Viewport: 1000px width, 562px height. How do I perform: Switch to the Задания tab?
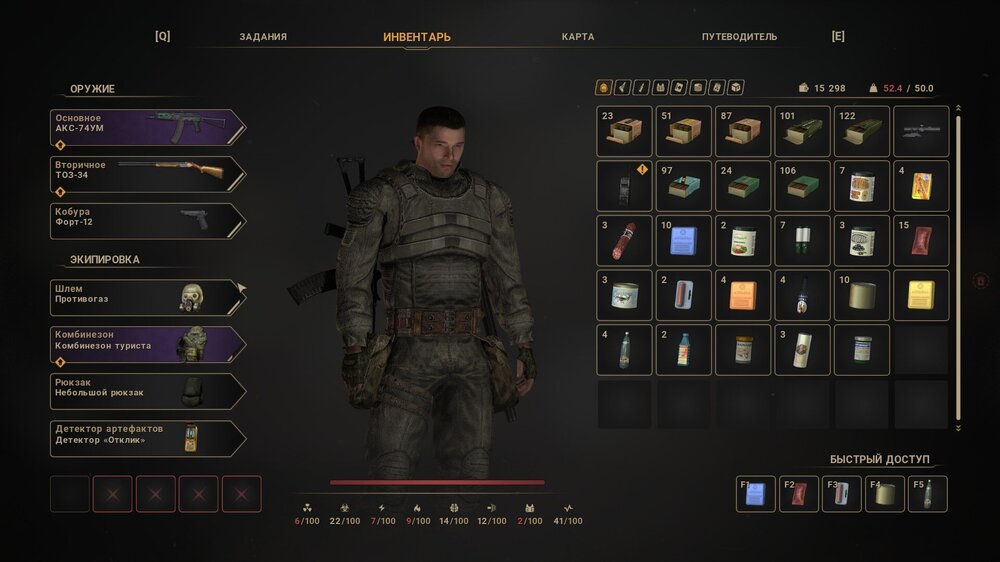[x=263, y=37]
